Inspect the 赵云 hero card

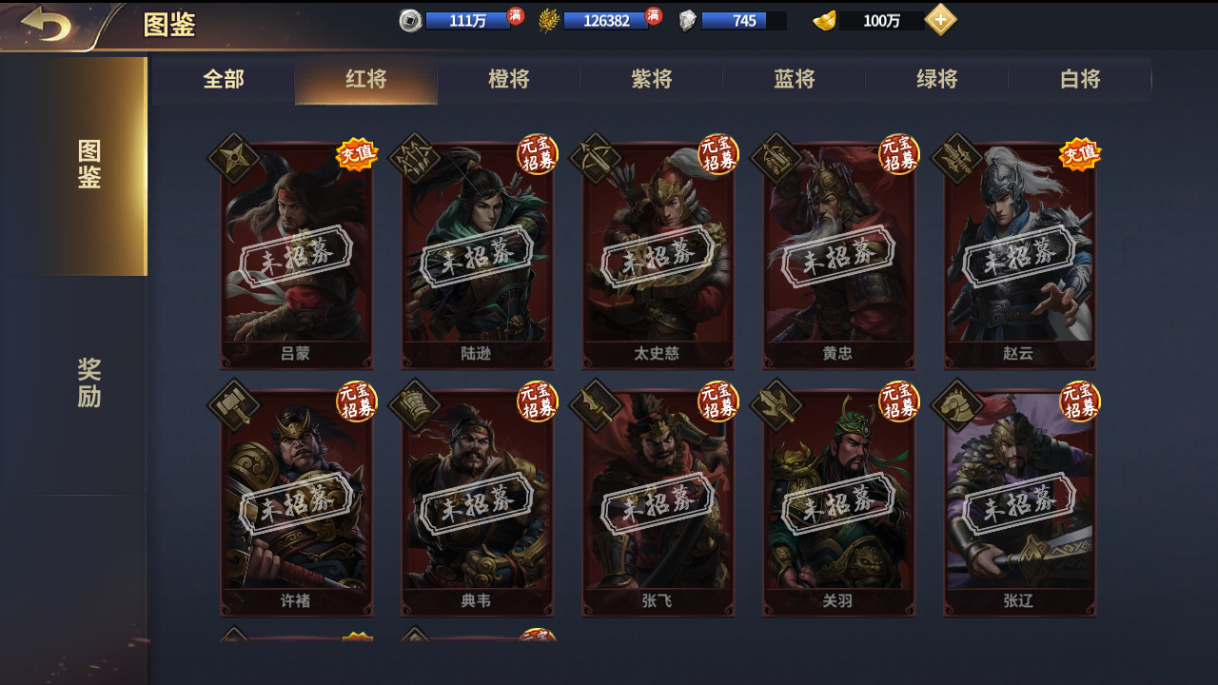1019,256
